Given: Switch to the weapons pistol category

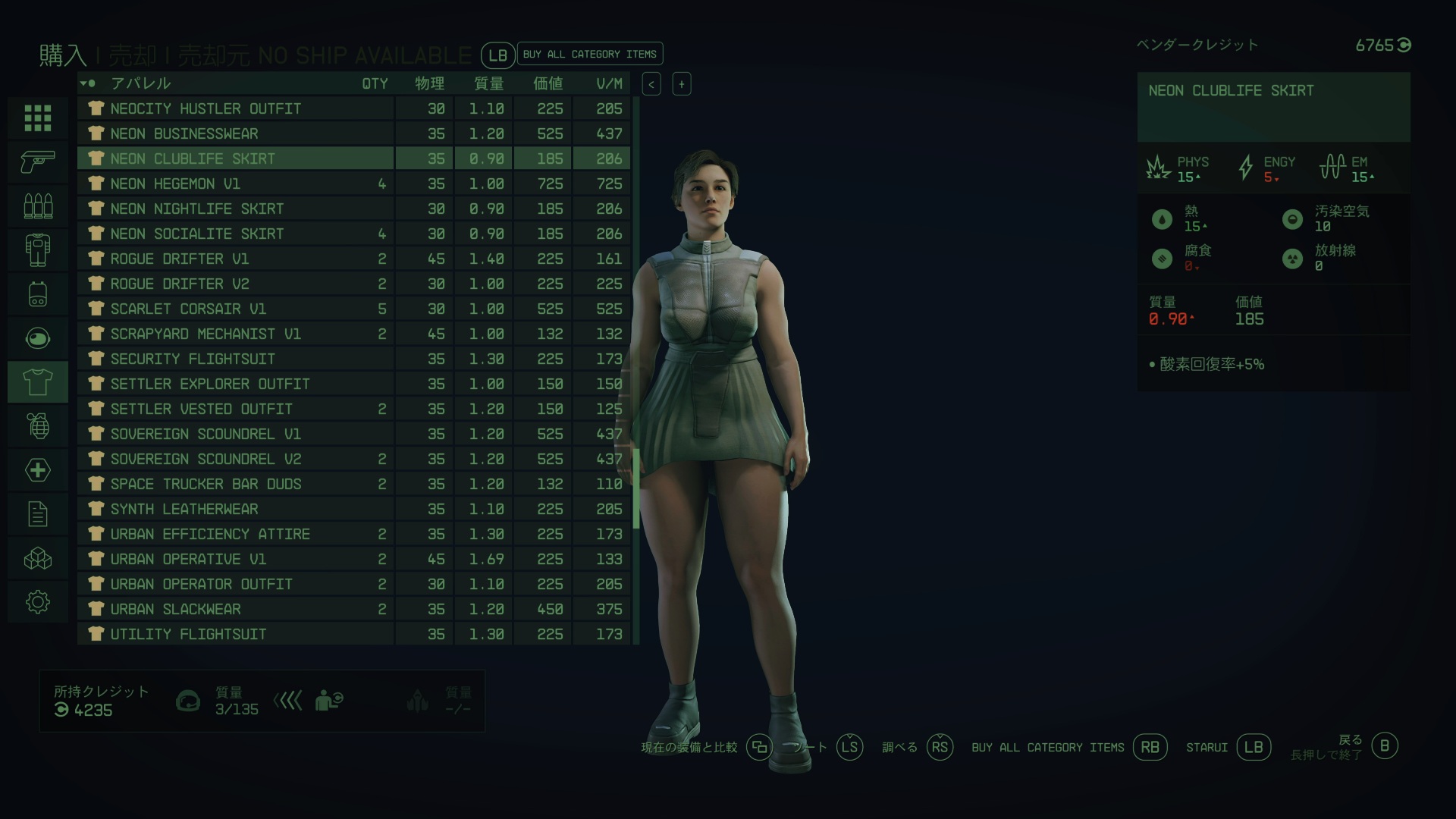Looking at the screenshot, I should click(x=38, y=162).
